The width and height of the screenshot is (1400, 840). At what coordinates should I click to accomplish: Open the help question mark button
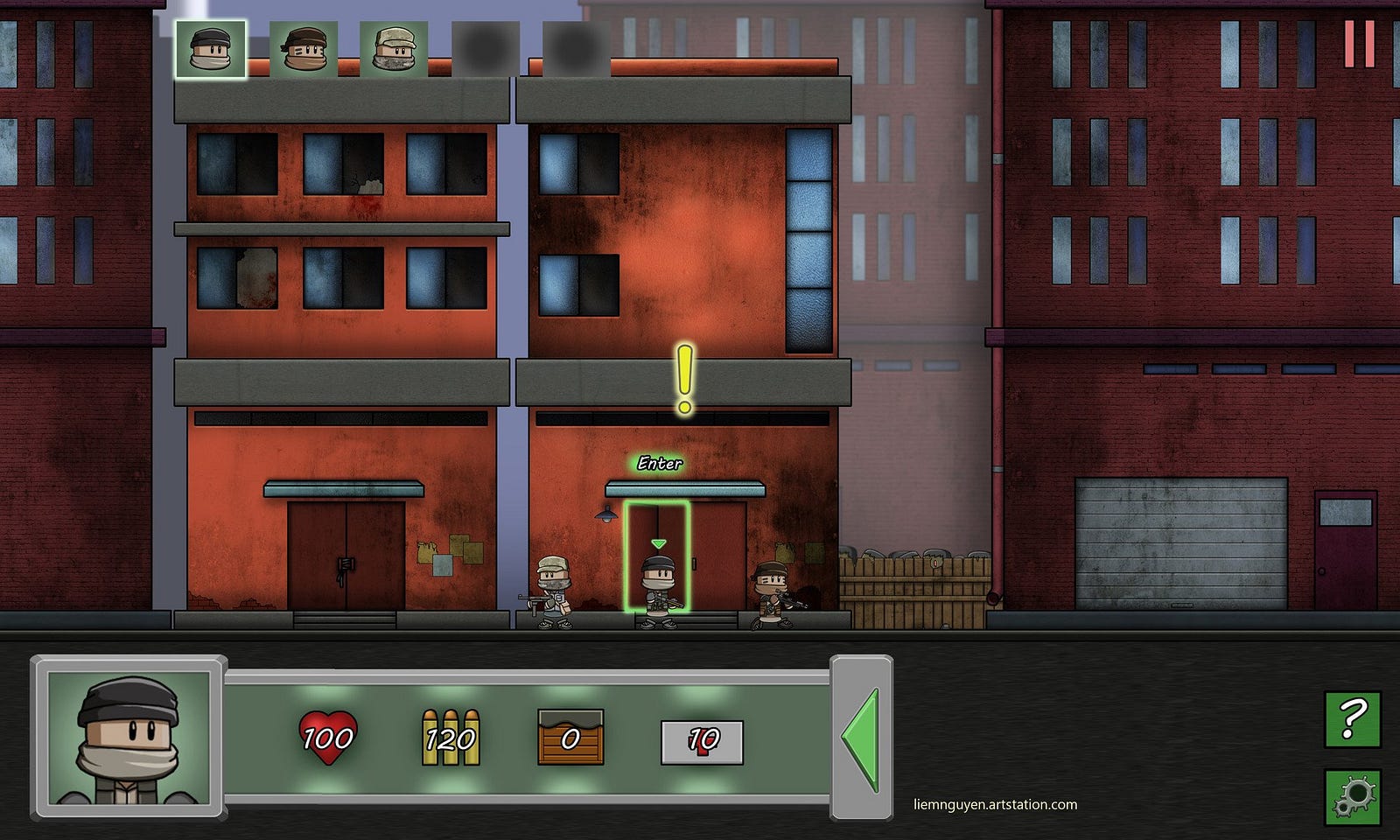pos(1352,718)
